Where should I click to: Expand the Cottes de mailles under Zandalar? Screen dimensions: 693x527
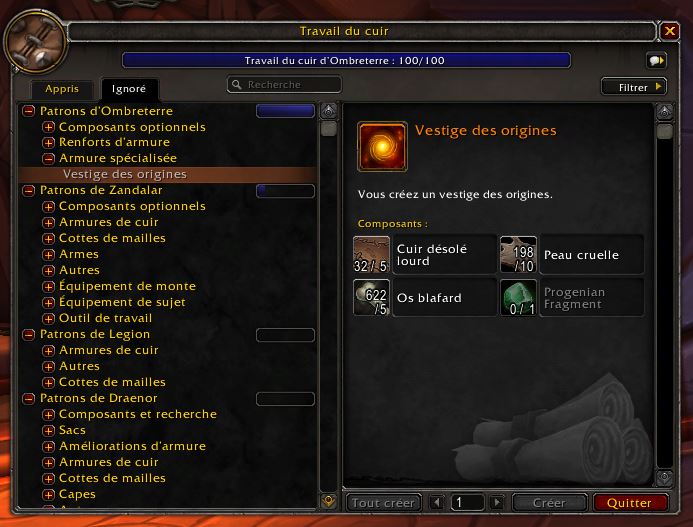(x=48, y=238)
